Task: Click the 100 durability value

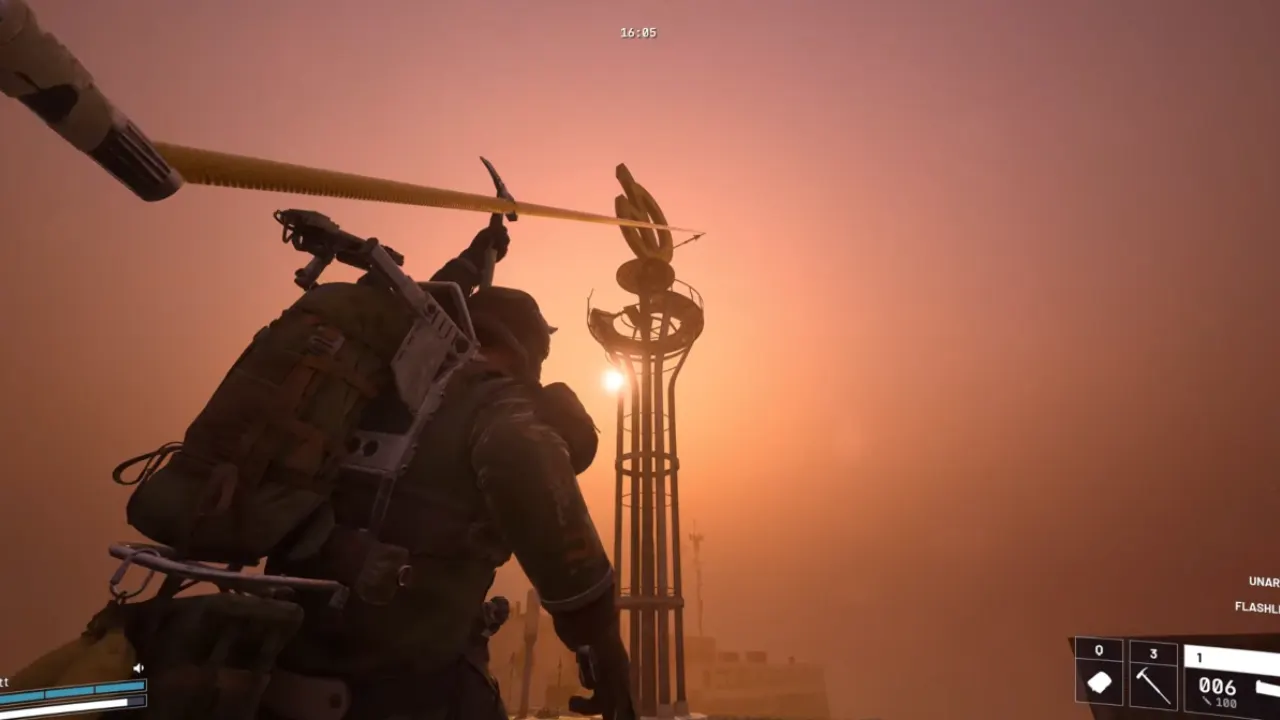Action: click(1227, 701)
